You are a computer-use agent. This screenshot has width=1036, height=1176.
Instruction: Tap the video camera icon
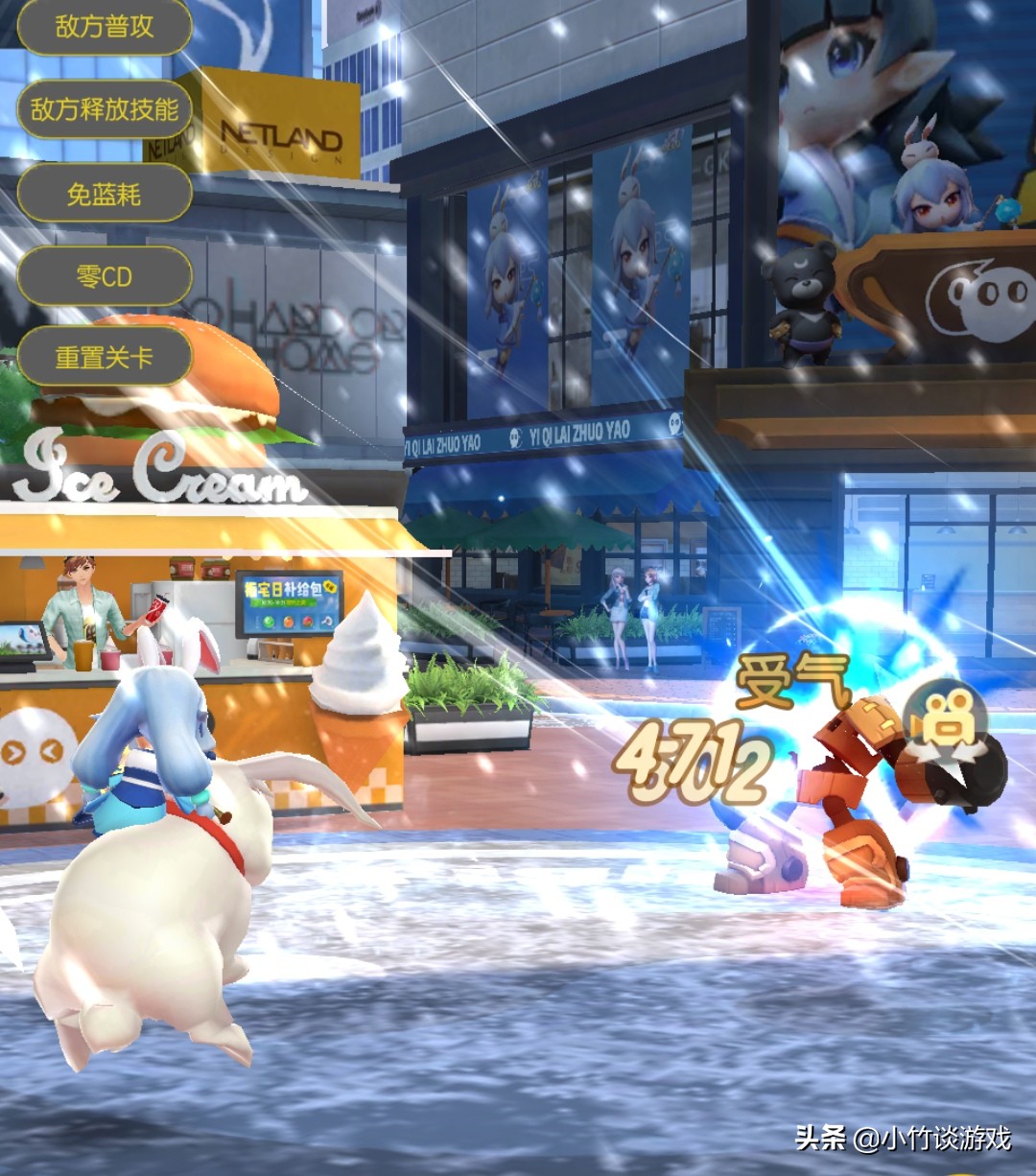click(x=947, y=723)
